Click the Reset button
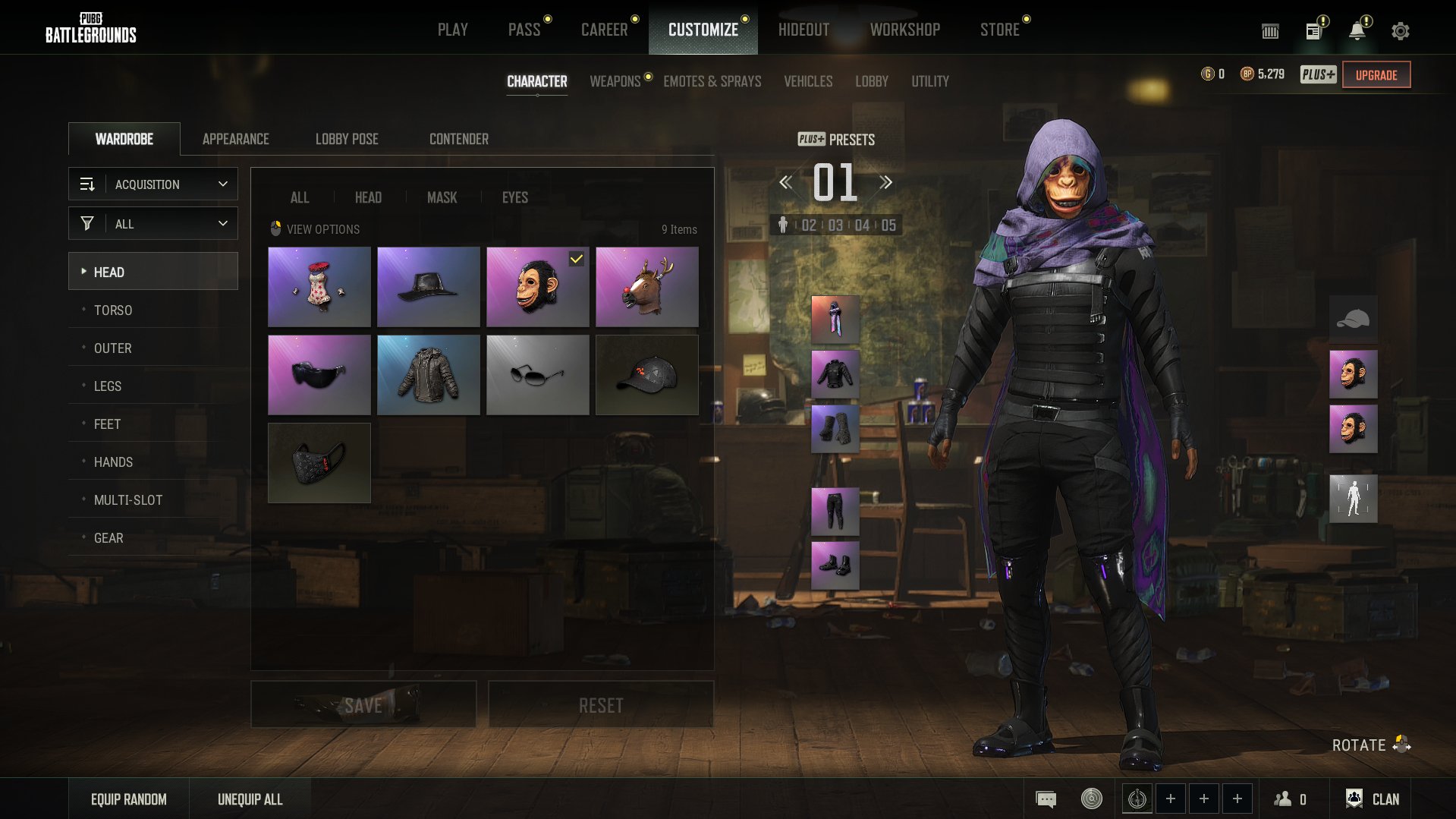The width and height of the screenshot is (1456, 819). tap(601, 705)
